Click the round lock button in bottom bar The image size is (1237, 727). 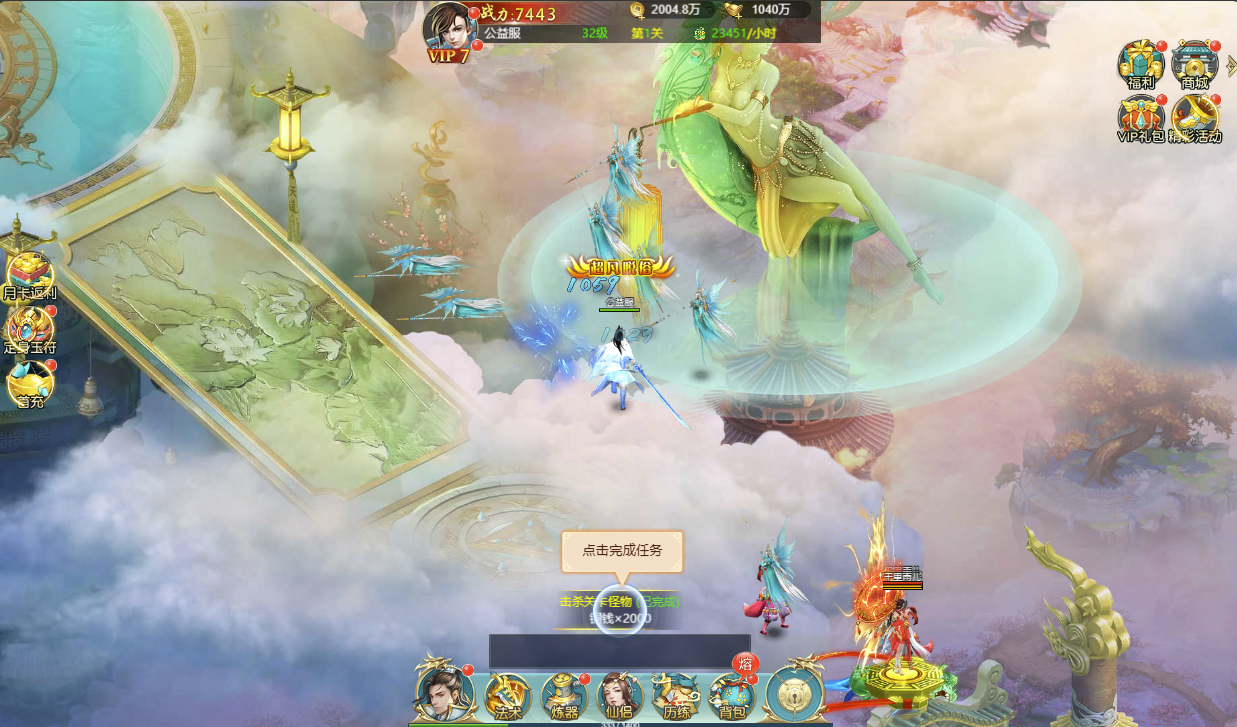[x=795, y=693]
